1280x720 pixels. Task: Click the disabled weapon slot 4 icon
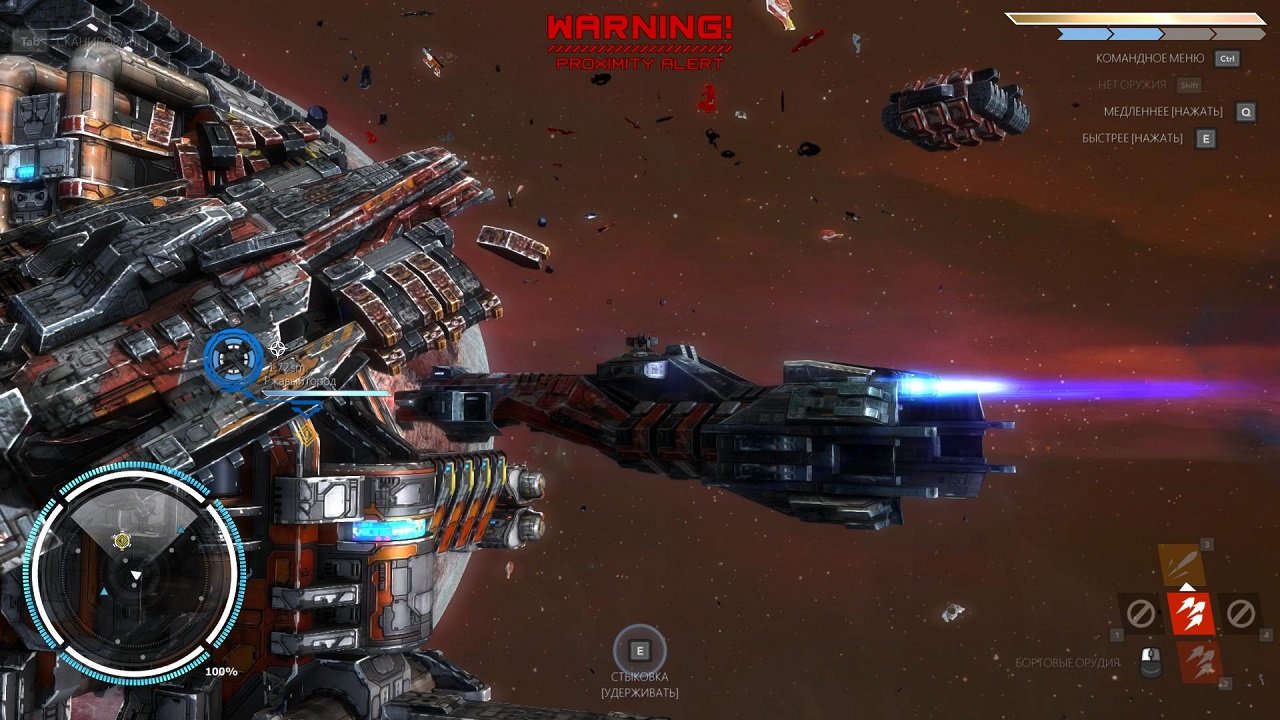pos(1240,614)
